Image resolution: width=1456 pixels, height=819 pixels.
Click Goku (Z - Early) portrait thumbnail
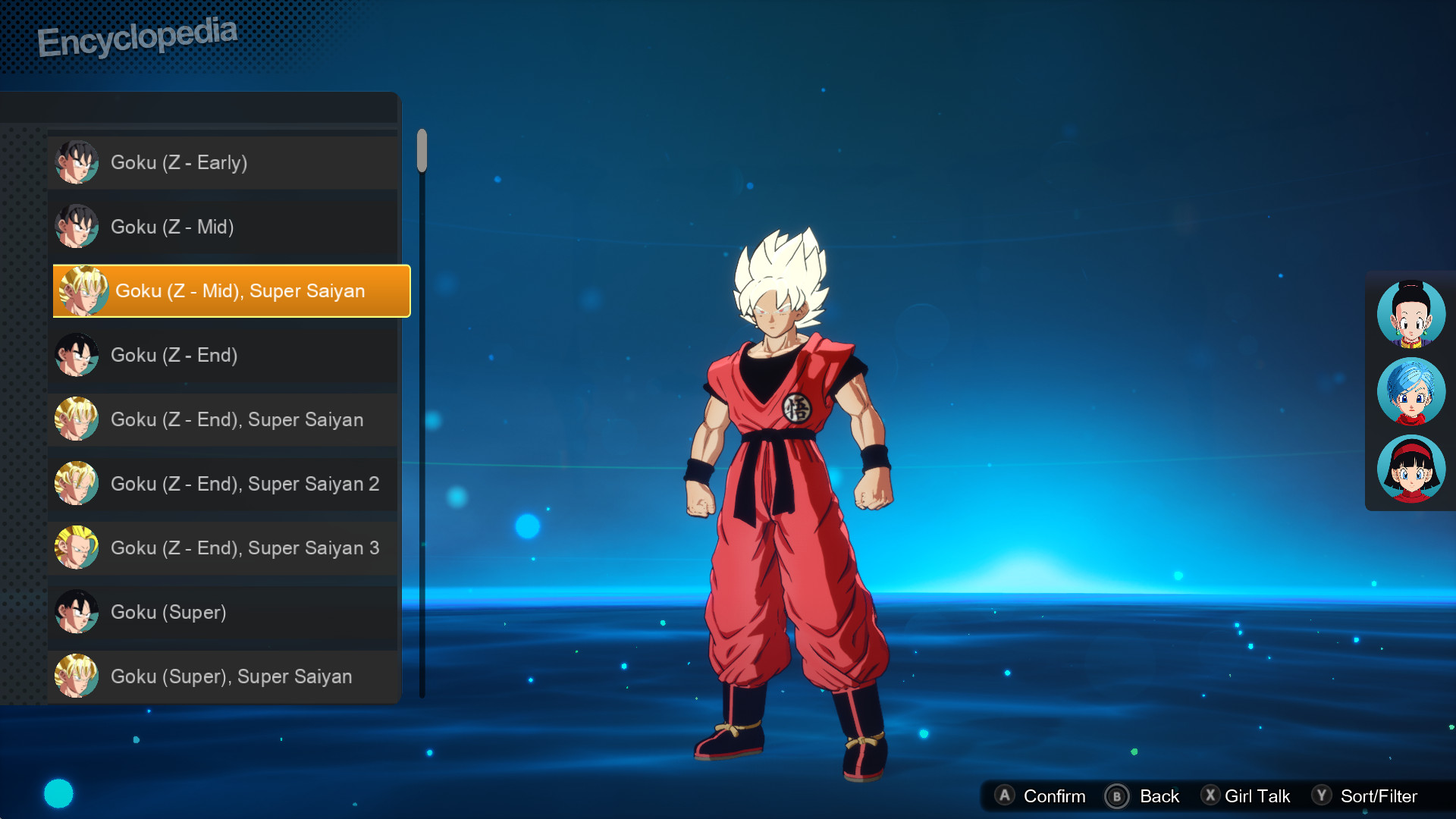point(77,162)
